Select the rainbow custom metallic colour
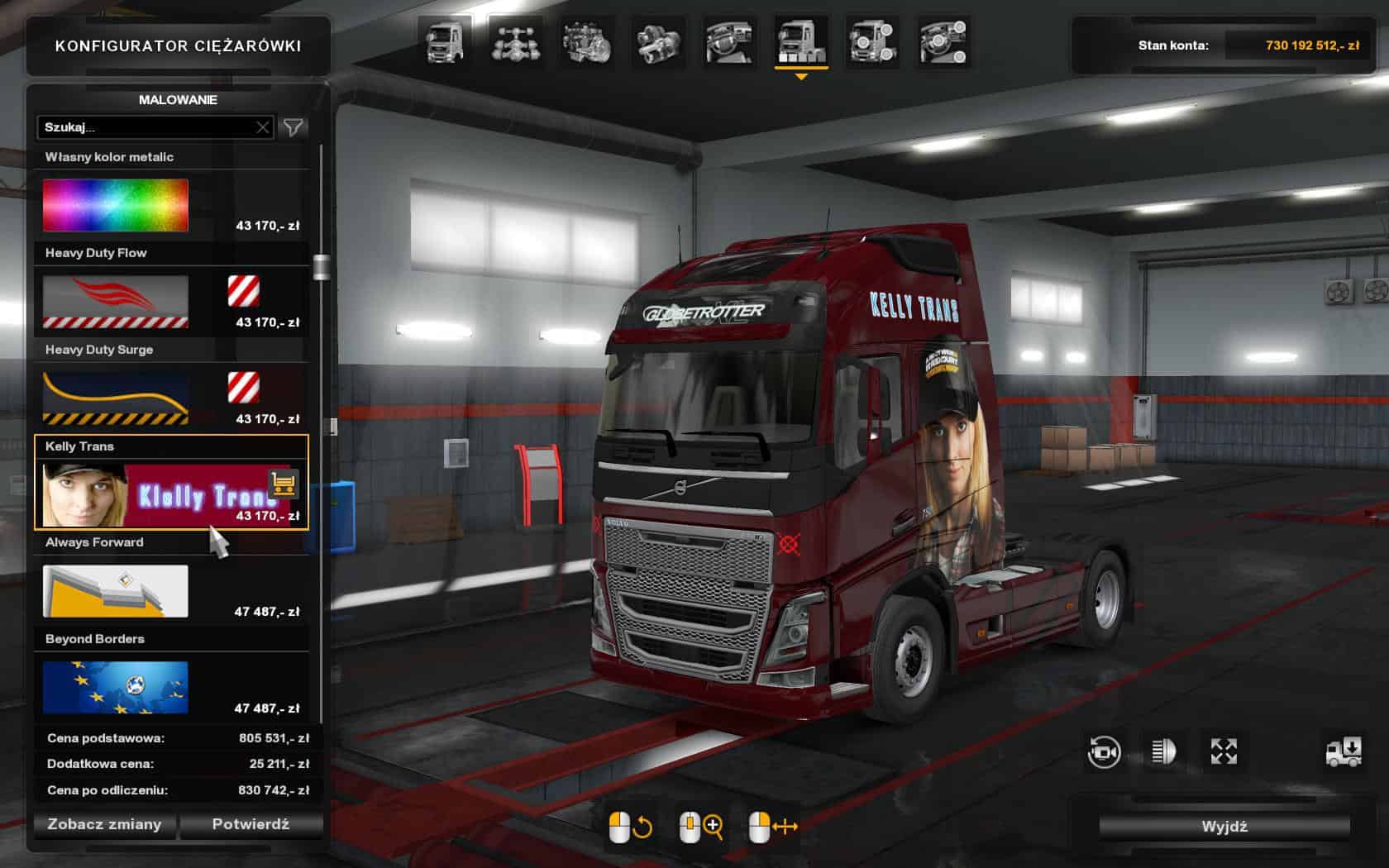1389x868 pixels. click(x=116, y=206)
